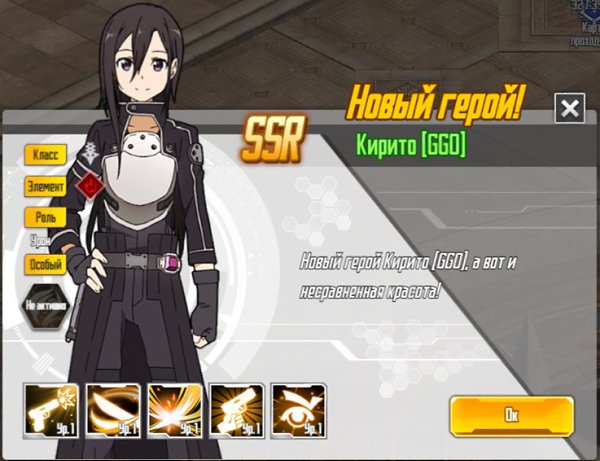Open the explosion burst skill icon
The width and height of the screenshot is (600, 461).
click(x=174, y=410)
